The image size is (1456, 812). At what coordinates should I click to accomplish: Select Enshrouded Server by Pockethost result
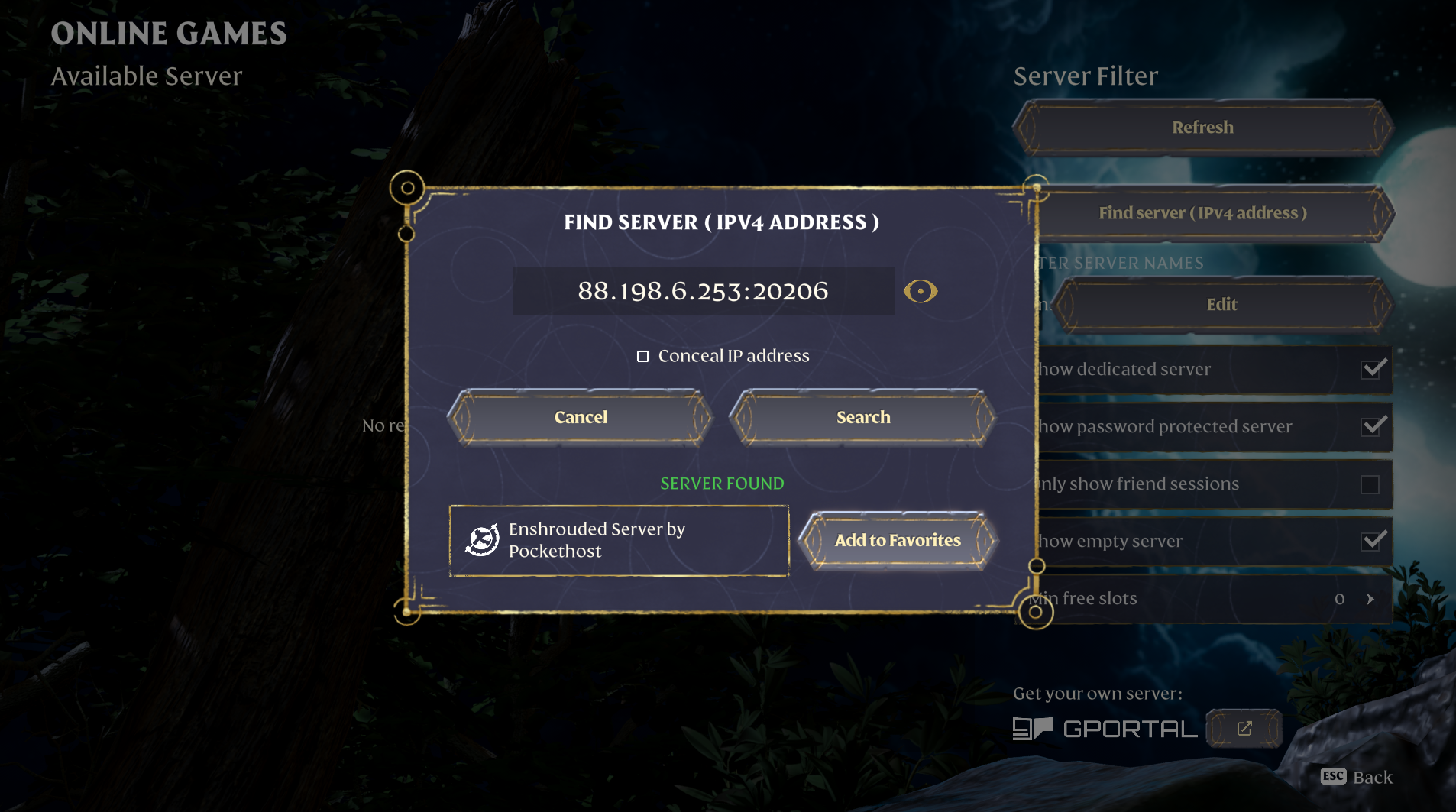click(619, 541)
